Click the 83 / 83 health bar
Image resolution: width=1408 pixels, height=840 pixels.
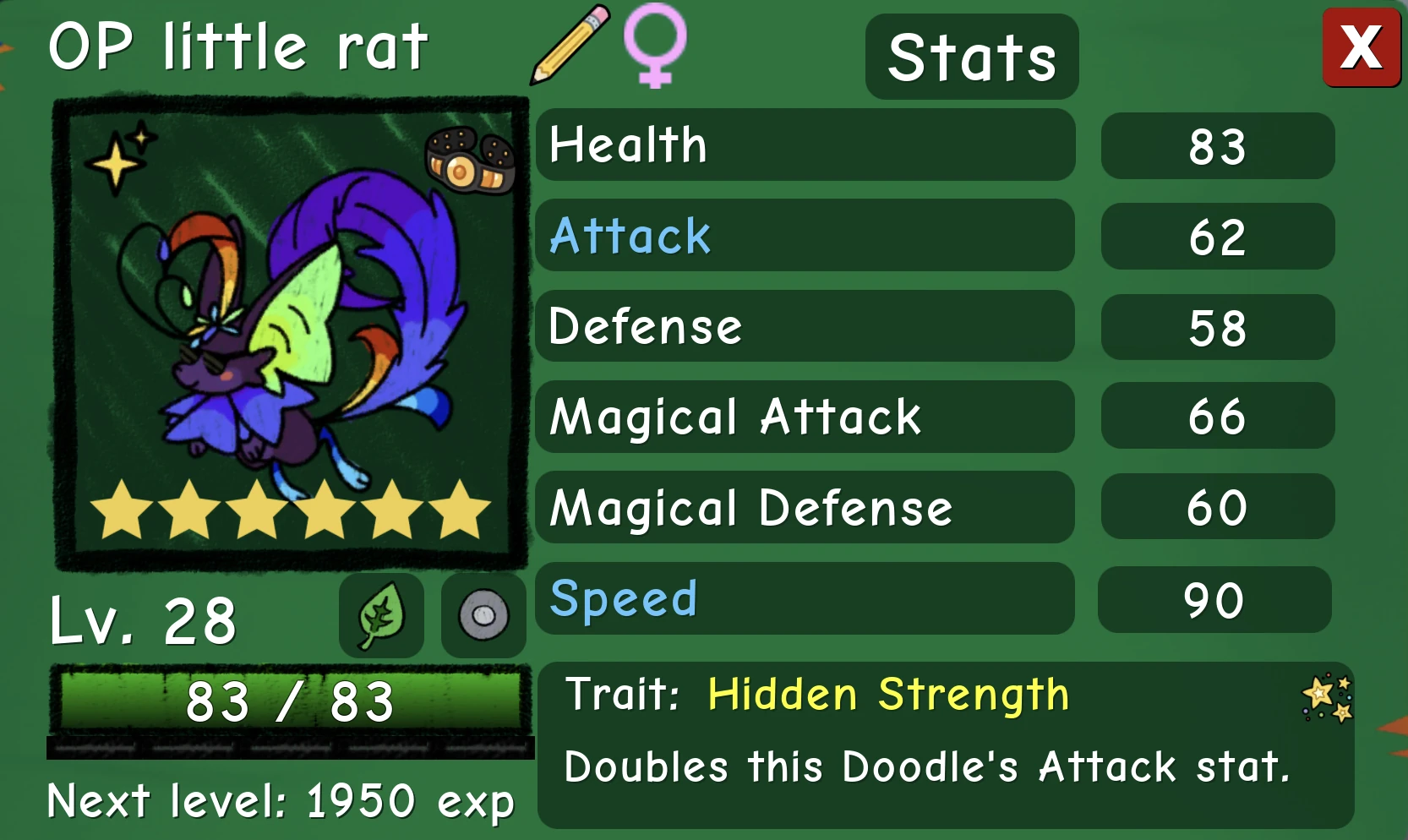point(289,700)
